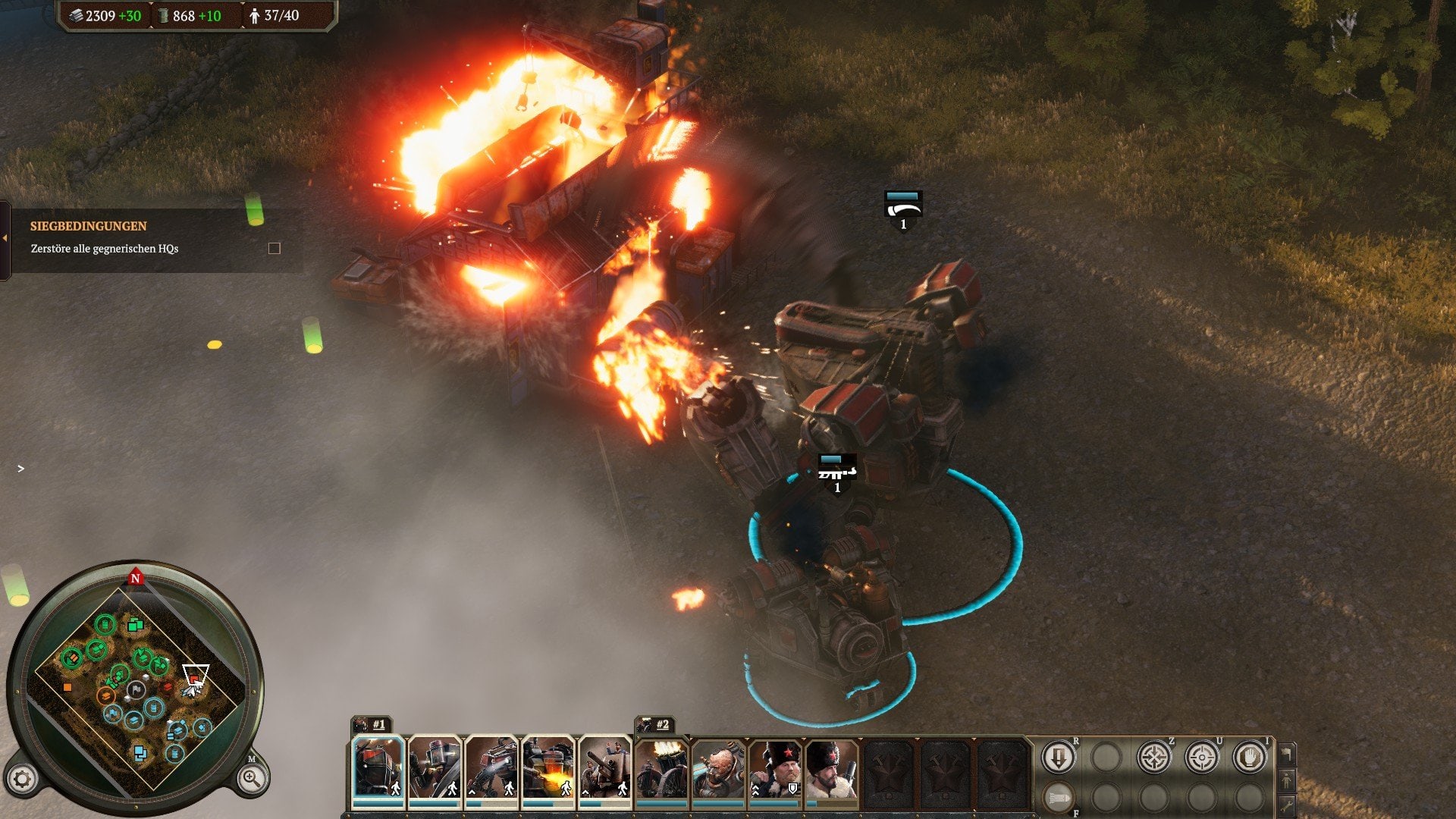Select the scarred bald hero portrait card
Viewport: 1456px width, 819px height.
pos(717,768)
